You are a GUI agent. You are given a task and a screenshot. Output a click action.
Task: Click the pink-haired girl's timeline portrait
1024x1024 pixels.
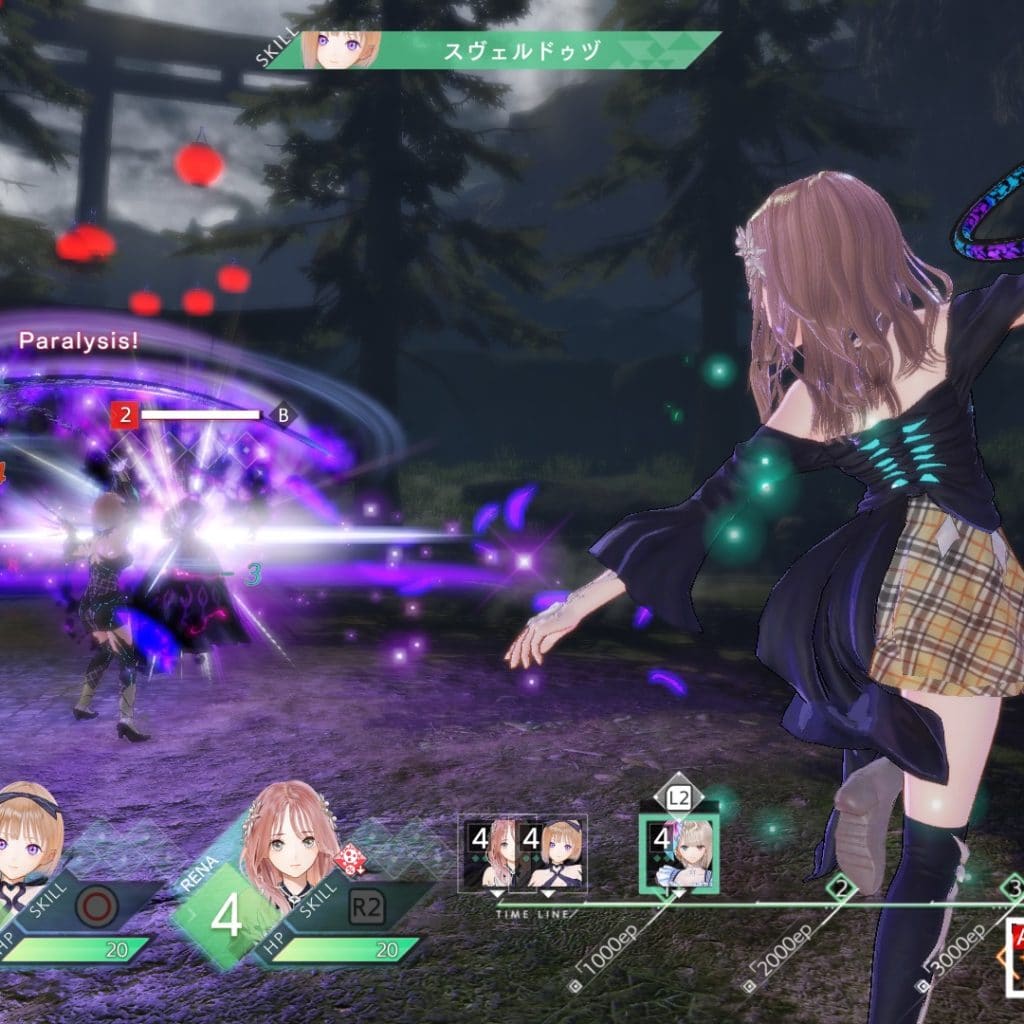coord(493,853)
